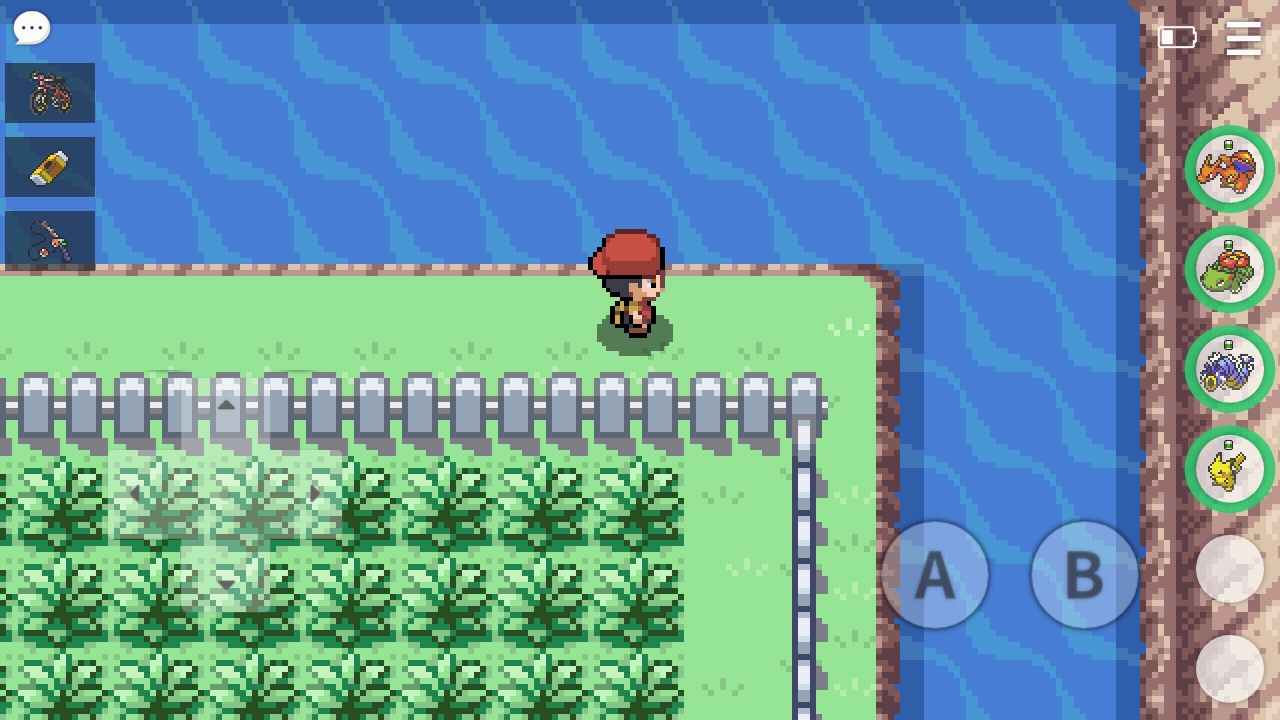The width and height of the screenshot is (1280, 720).
Task: Select Pikachu in the party list
Action: pos(1229,469)
